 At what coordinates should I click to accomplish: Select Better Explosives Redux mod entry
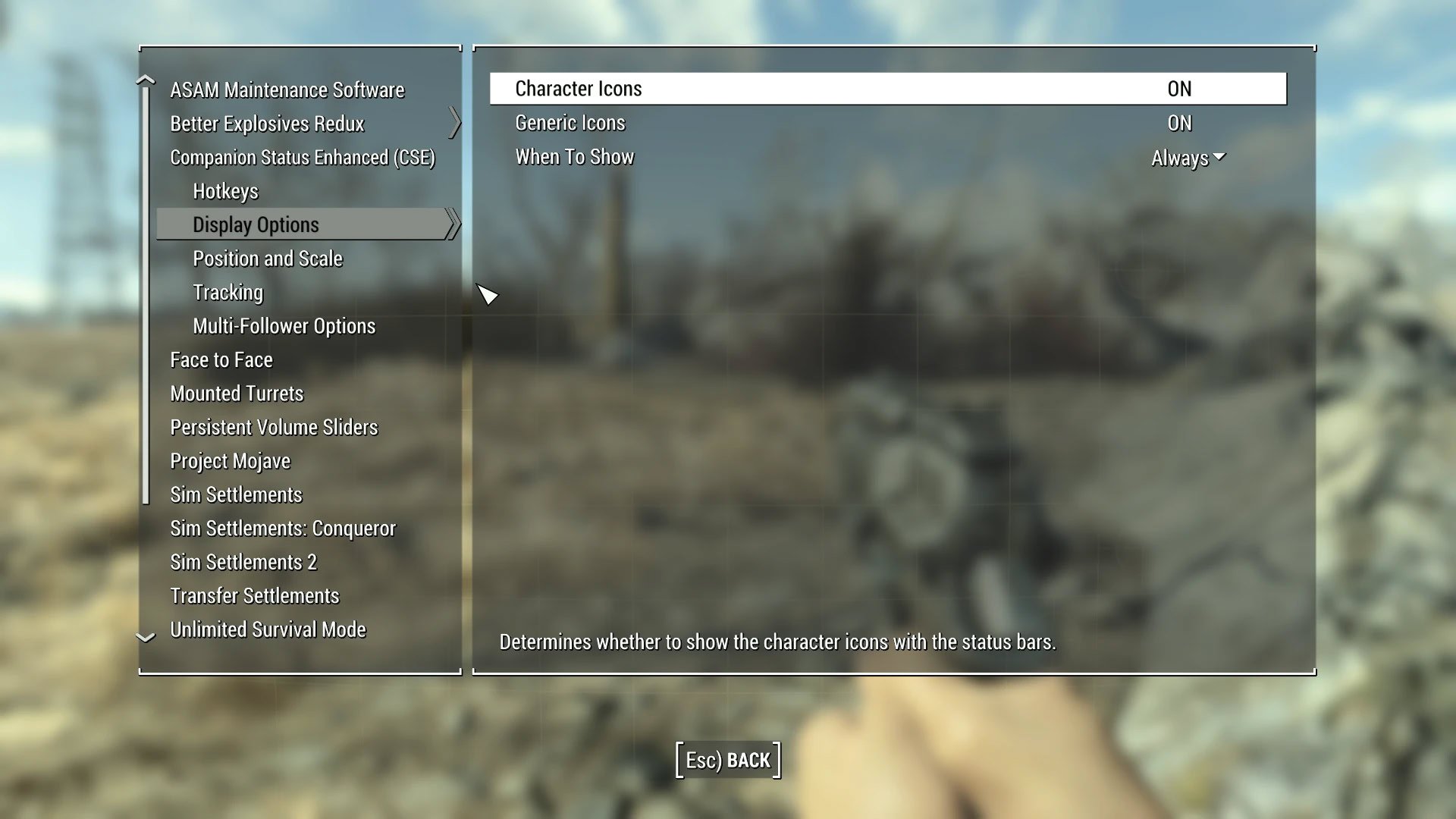pyautogui.click(x=267, y=124)
